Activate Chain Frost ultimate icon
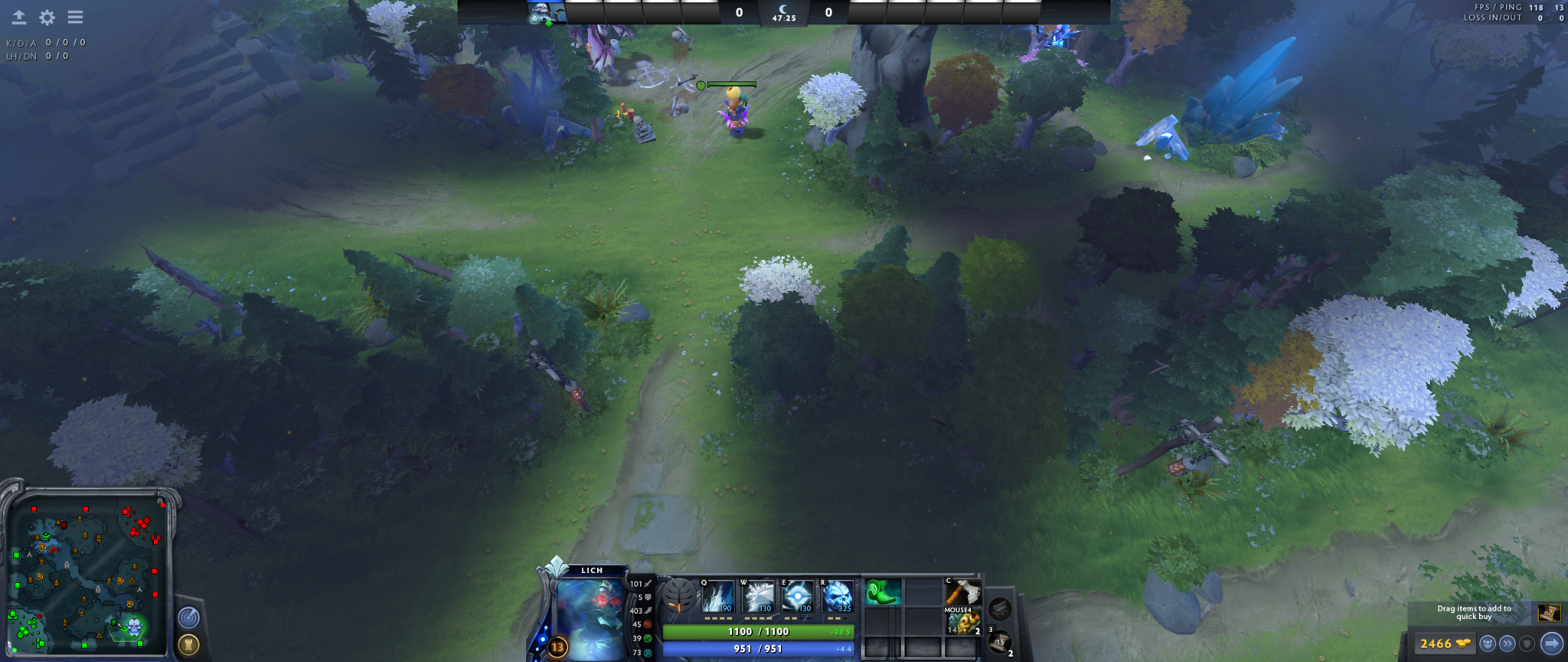Screen dimensions: 1568x662 [x=838, y=597]
